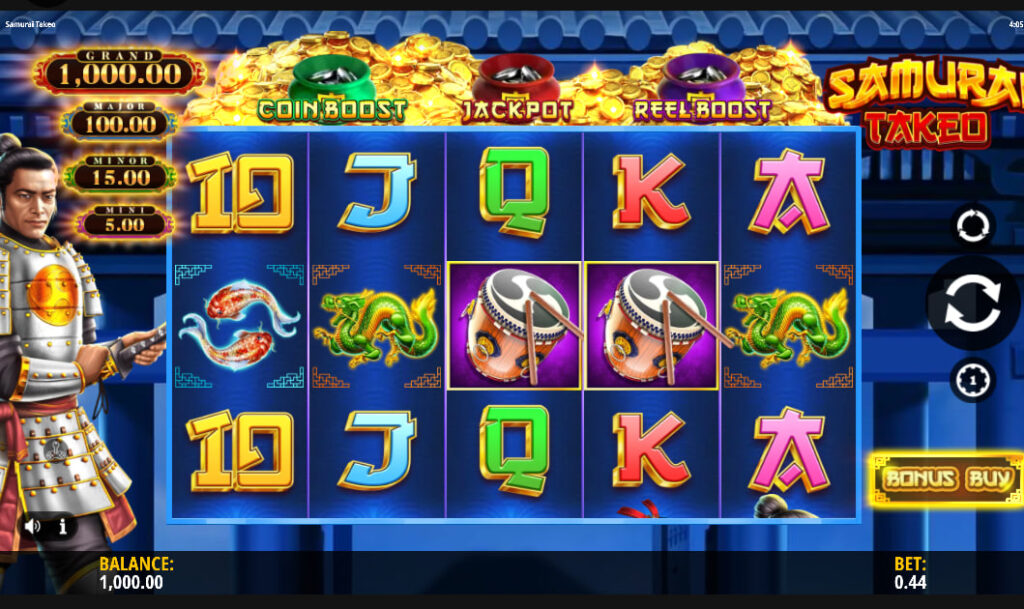The image size is (1024, 609).
Task: Open bet settings via the coin chip icon
Action: click(x=972, y=381)
